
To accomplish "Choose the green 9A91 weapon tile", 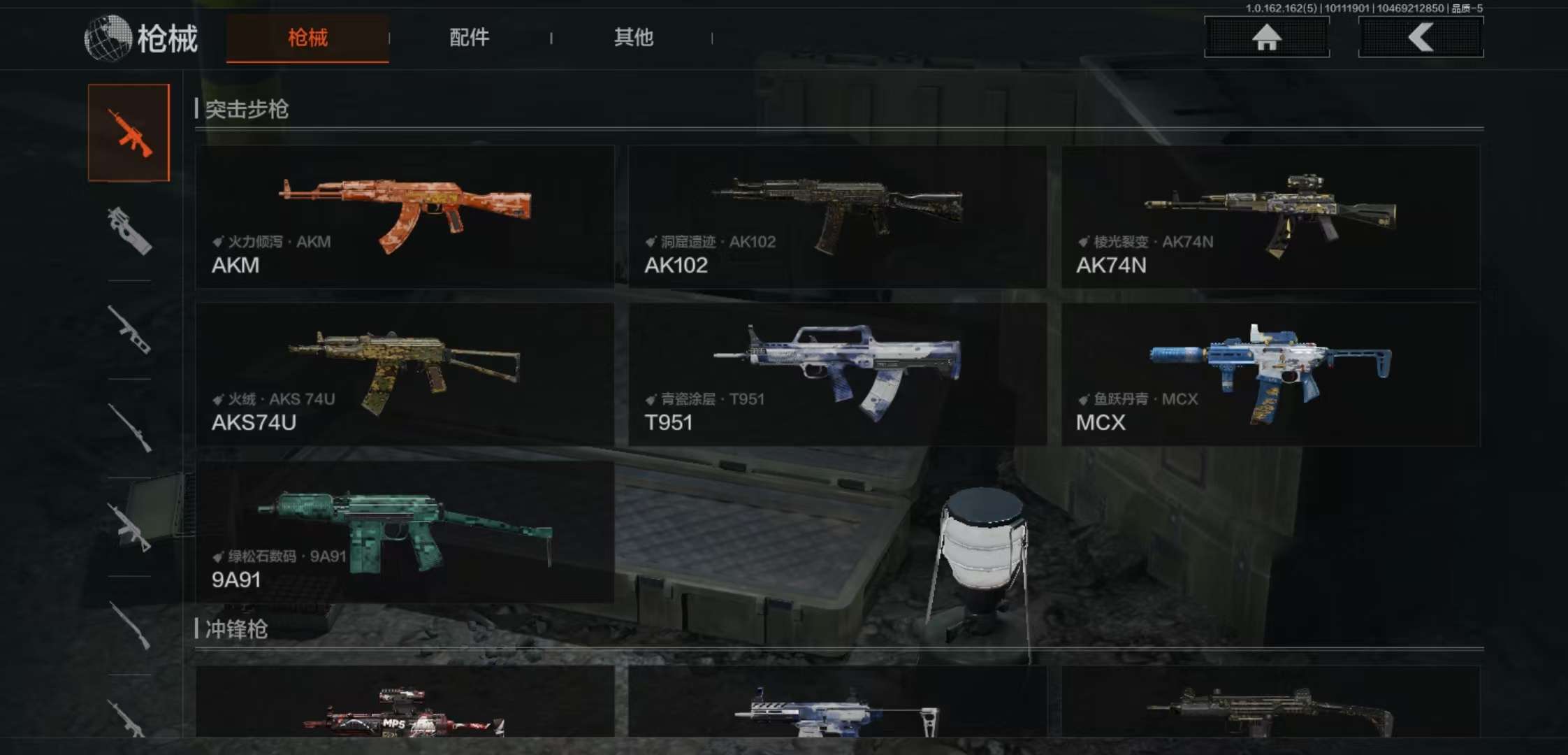I will tap(405, 531).
